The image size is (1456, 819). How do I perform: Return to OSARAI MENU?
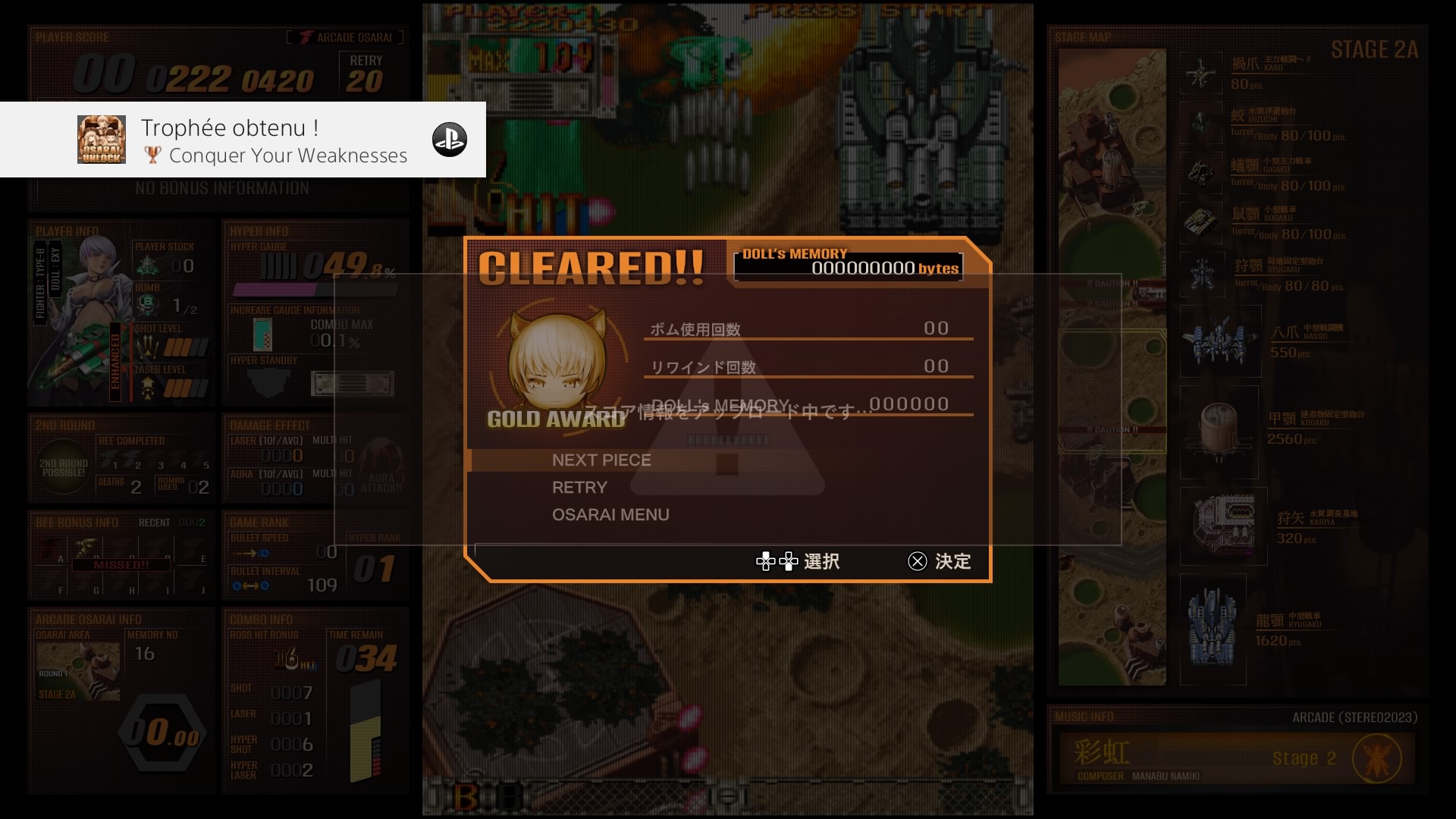pyautogui.click(x=610, y=515)
